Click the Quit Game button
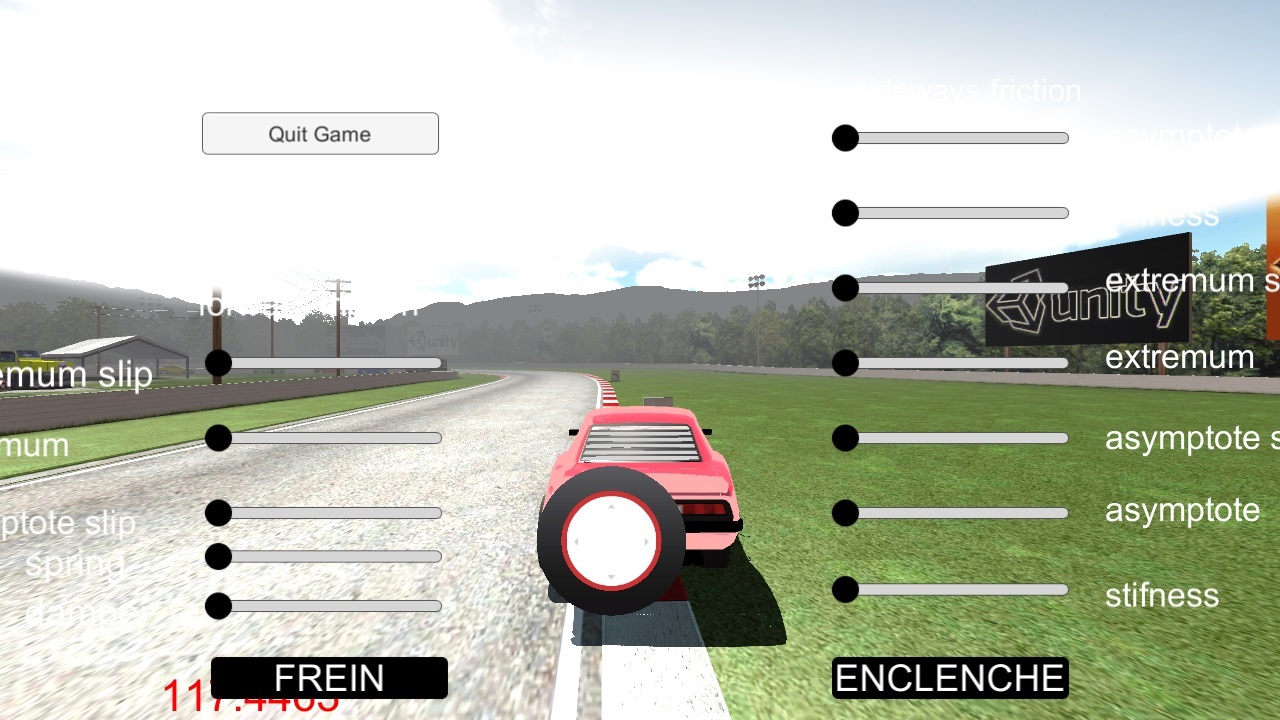Image resolution: width=1280 pixels, height=720 pixels. [x=320, y=133]
